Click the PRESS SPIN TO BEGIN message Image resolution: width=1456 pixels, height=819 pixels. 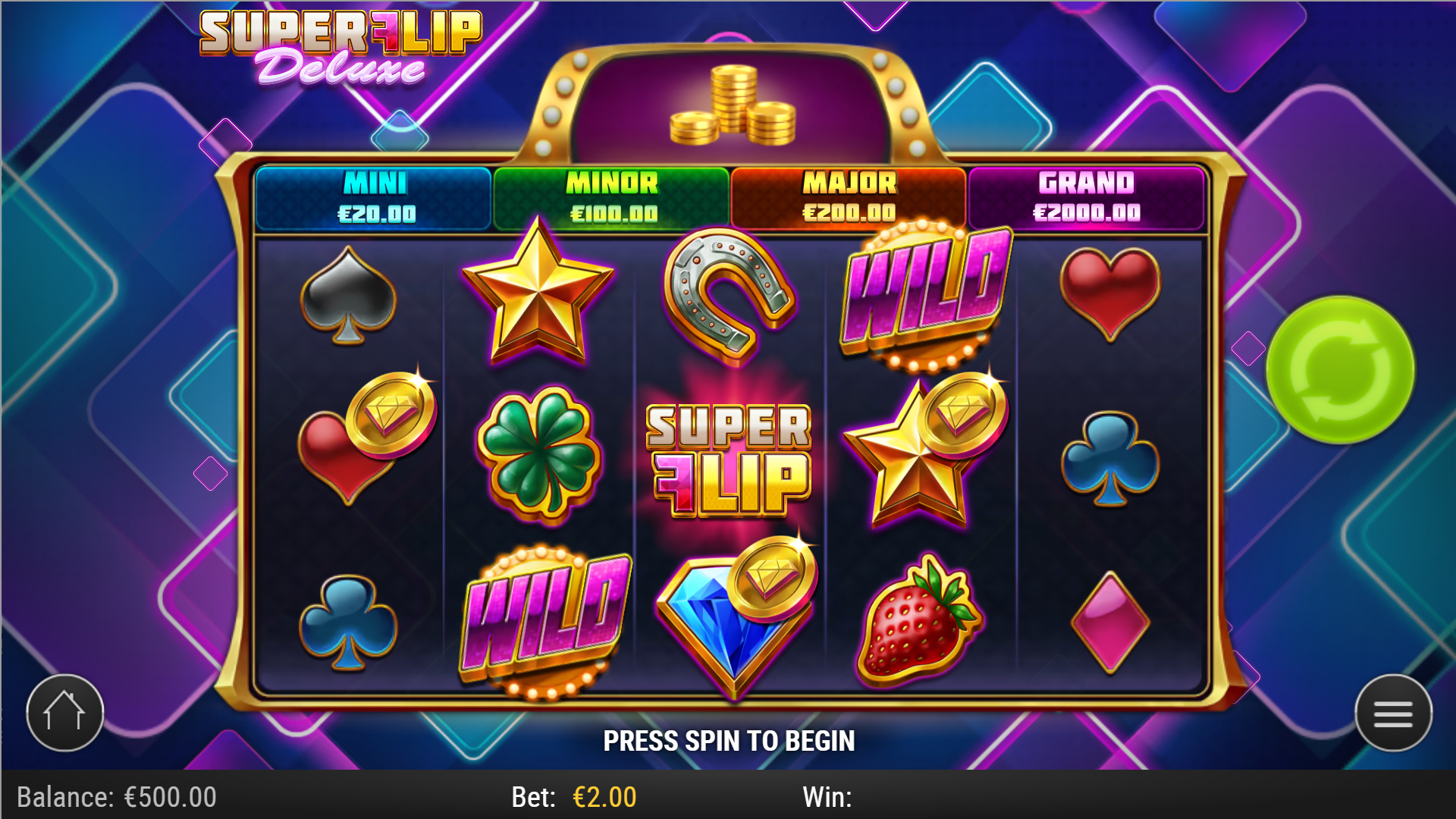click(728, 741)
